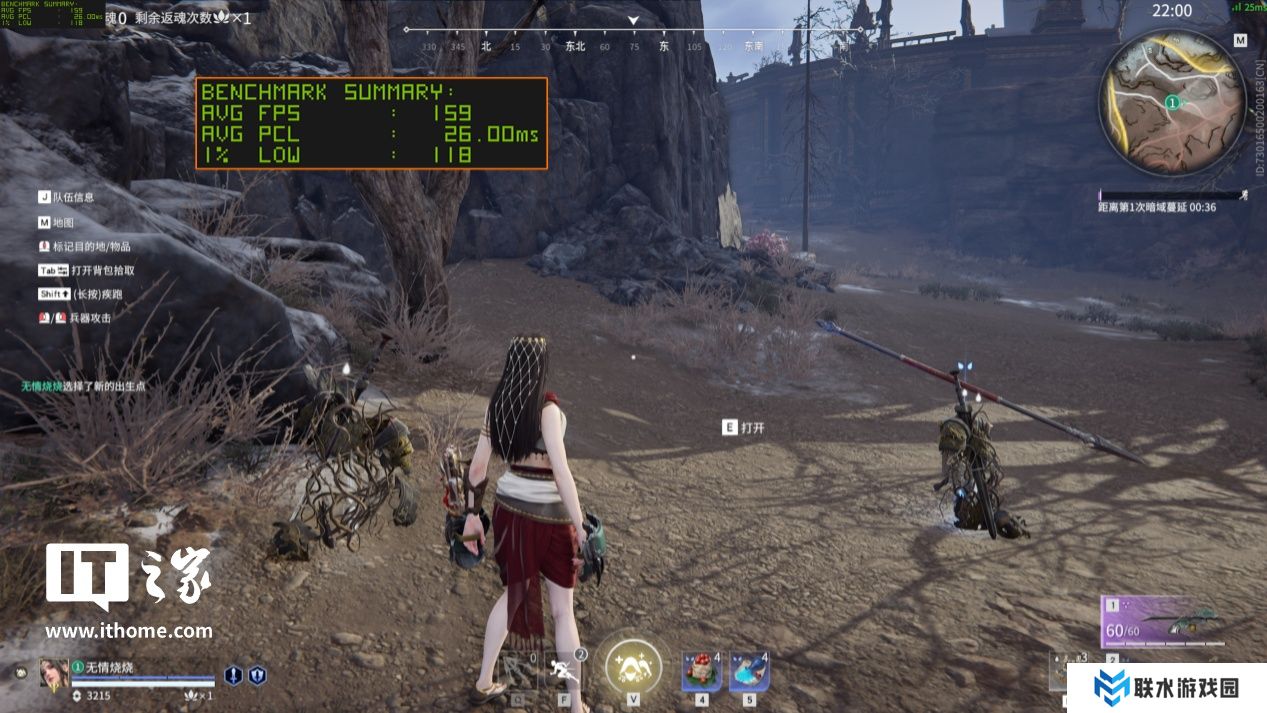Open the circular minimap
This screenshot has height=713, width=1267.
1172,102
